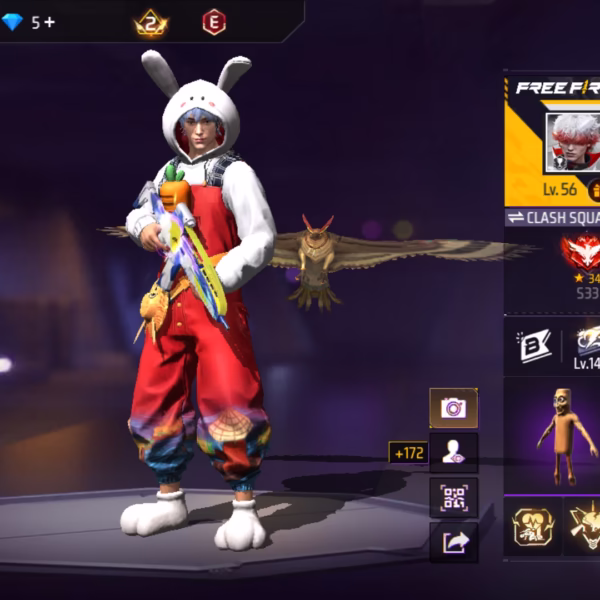Screen dimensions: 600x600
Task: Open the profile visitors button
Action: click(453, 452)
